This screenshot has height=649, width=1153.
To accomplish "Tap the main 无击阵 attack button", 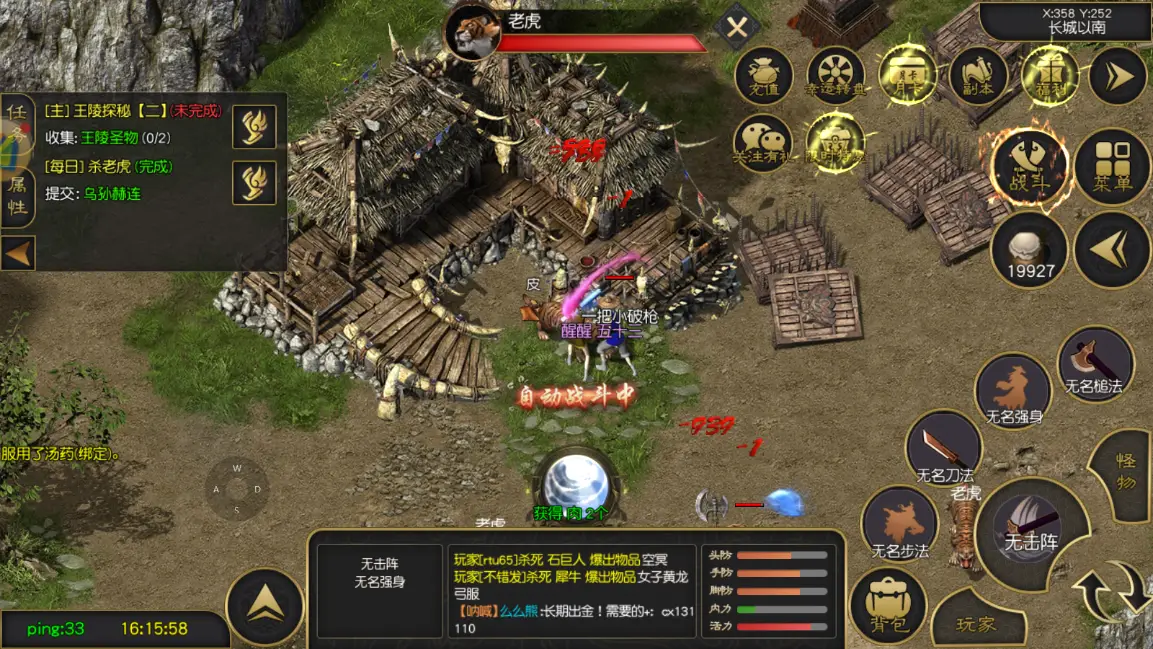I will [x=1031, y=530].
